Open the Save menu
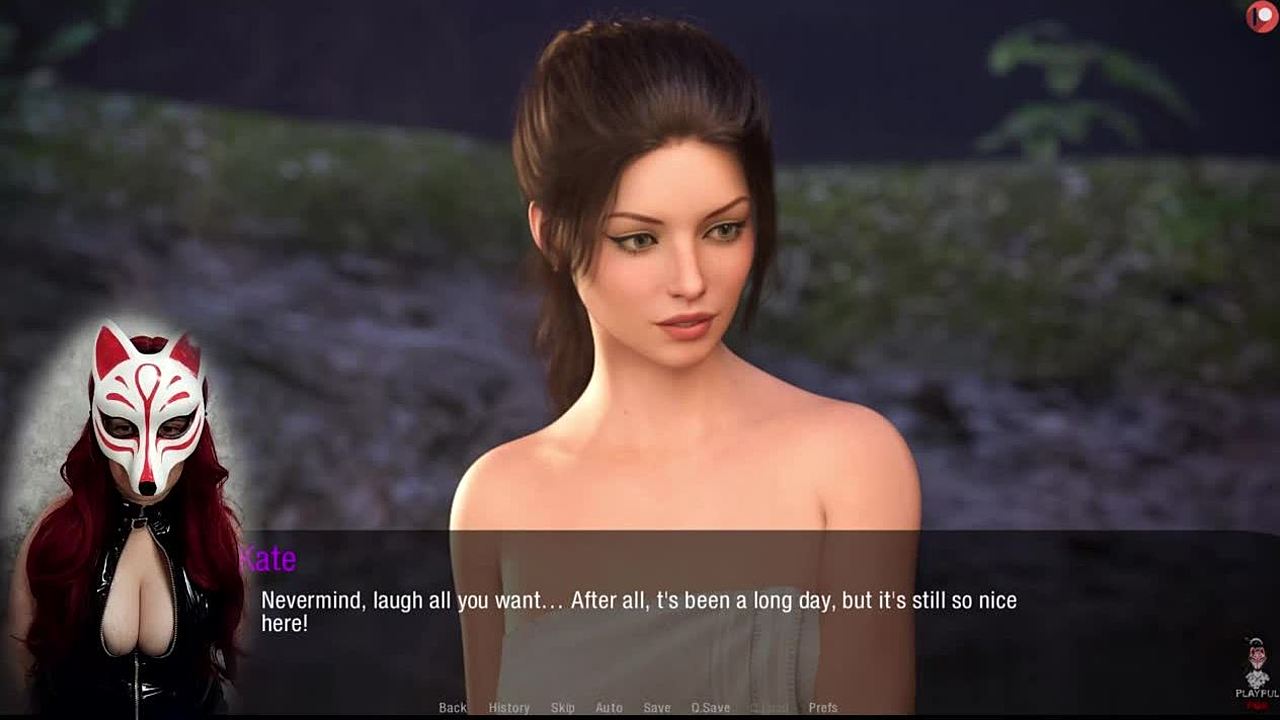1280x720 pixels. coord(657,708)
